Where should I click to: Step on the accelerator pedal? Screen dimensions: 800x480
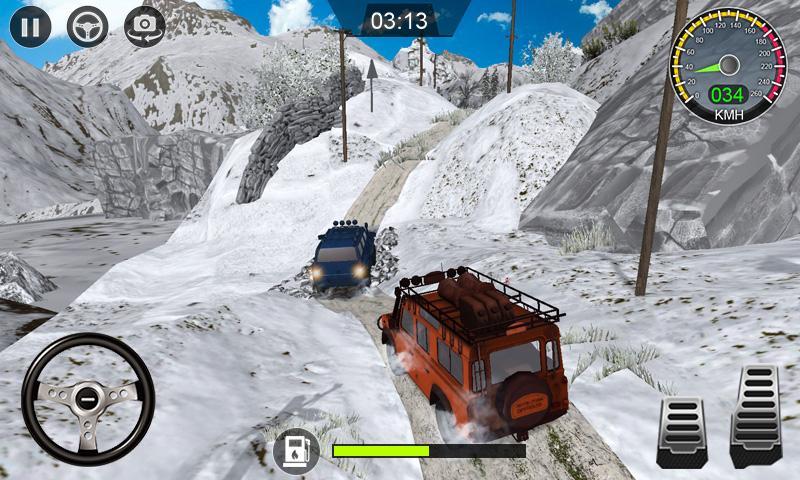coord(755,415)
